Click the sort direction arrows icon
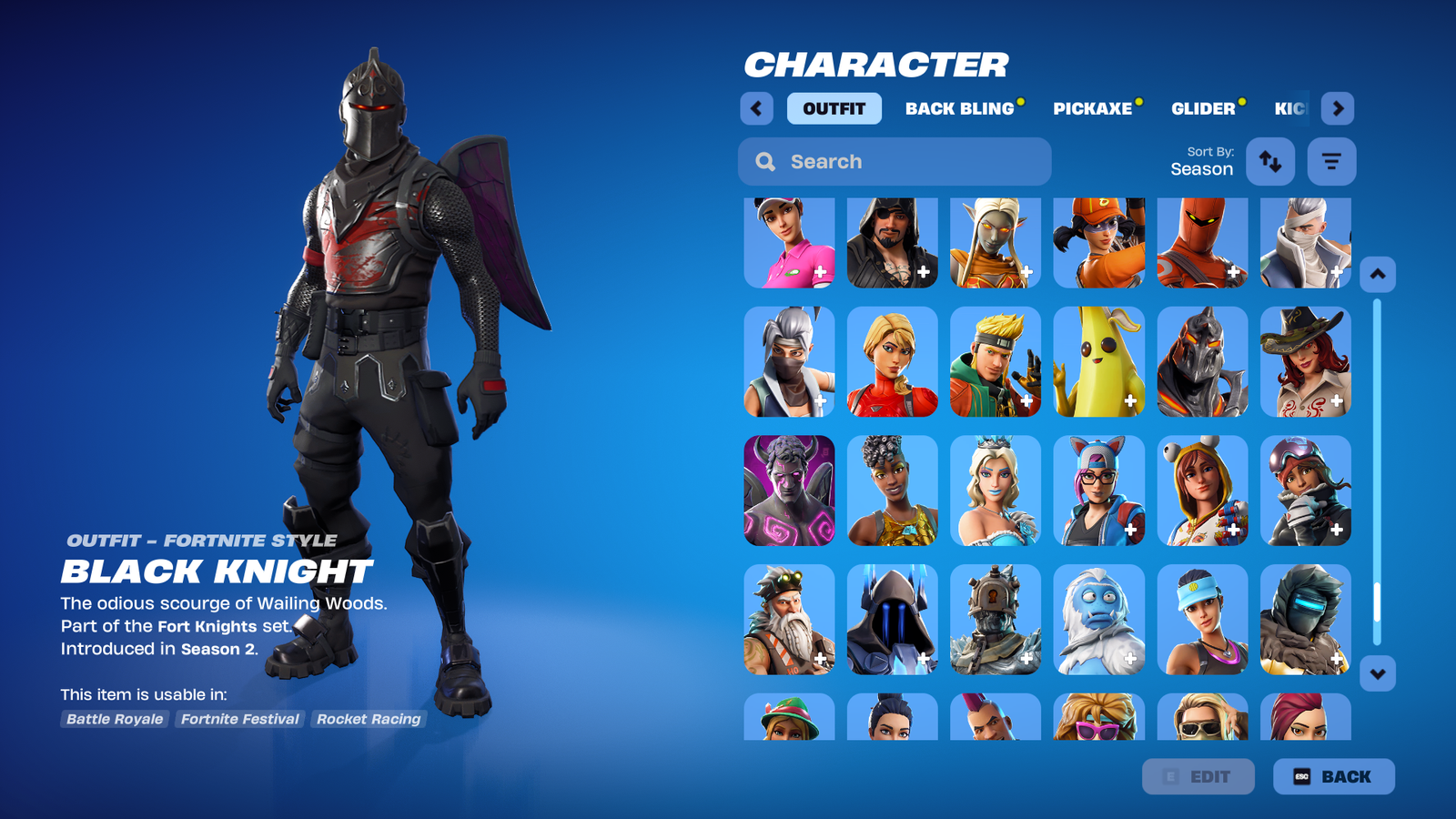Image resolution: width=1456 pixels, height=819 pixels. (1270, 161)
